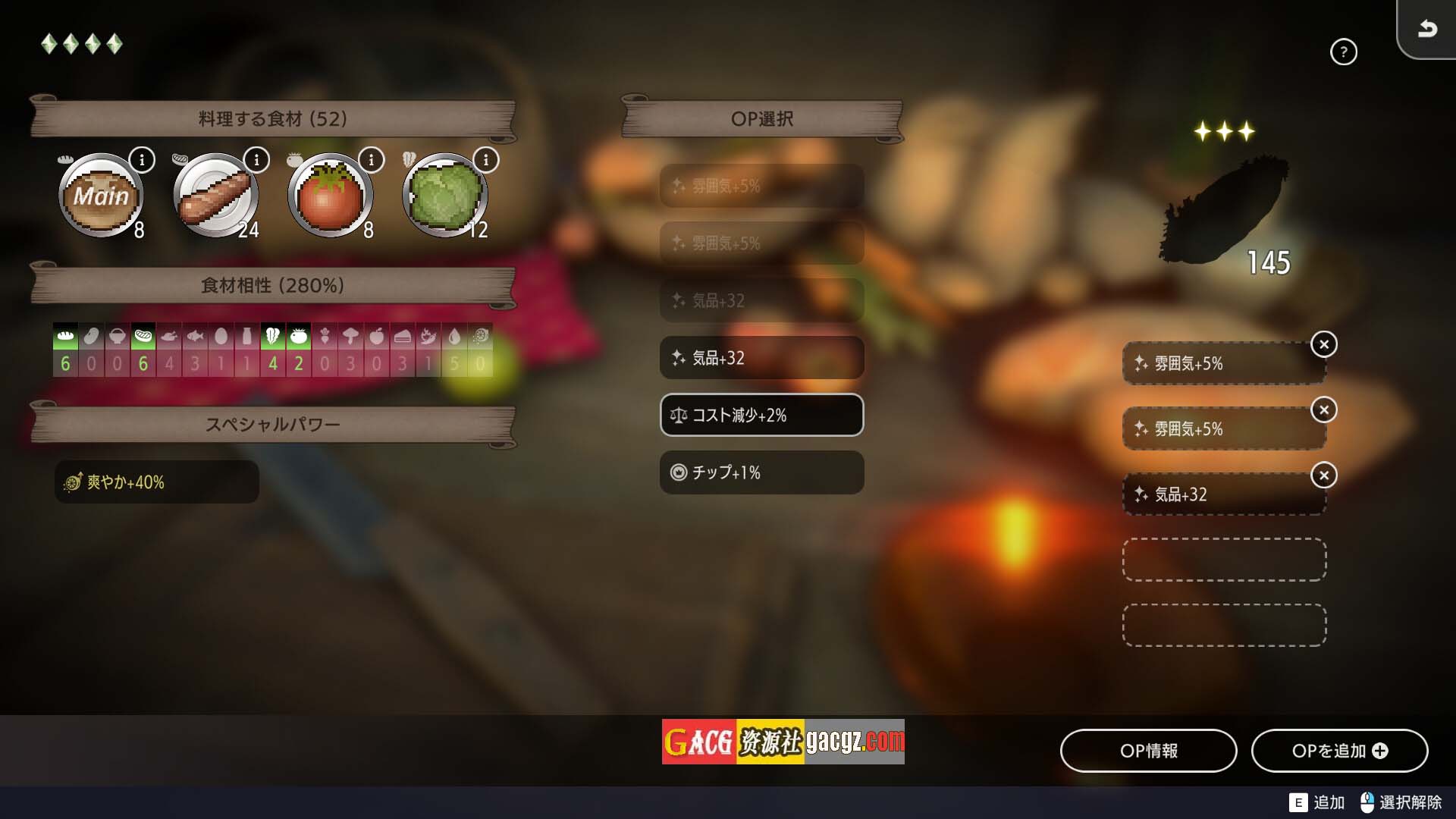Select the available 気品+32 option in OP選択
This screenshot has height=819, width=1456.
click(x=761, y=358)
